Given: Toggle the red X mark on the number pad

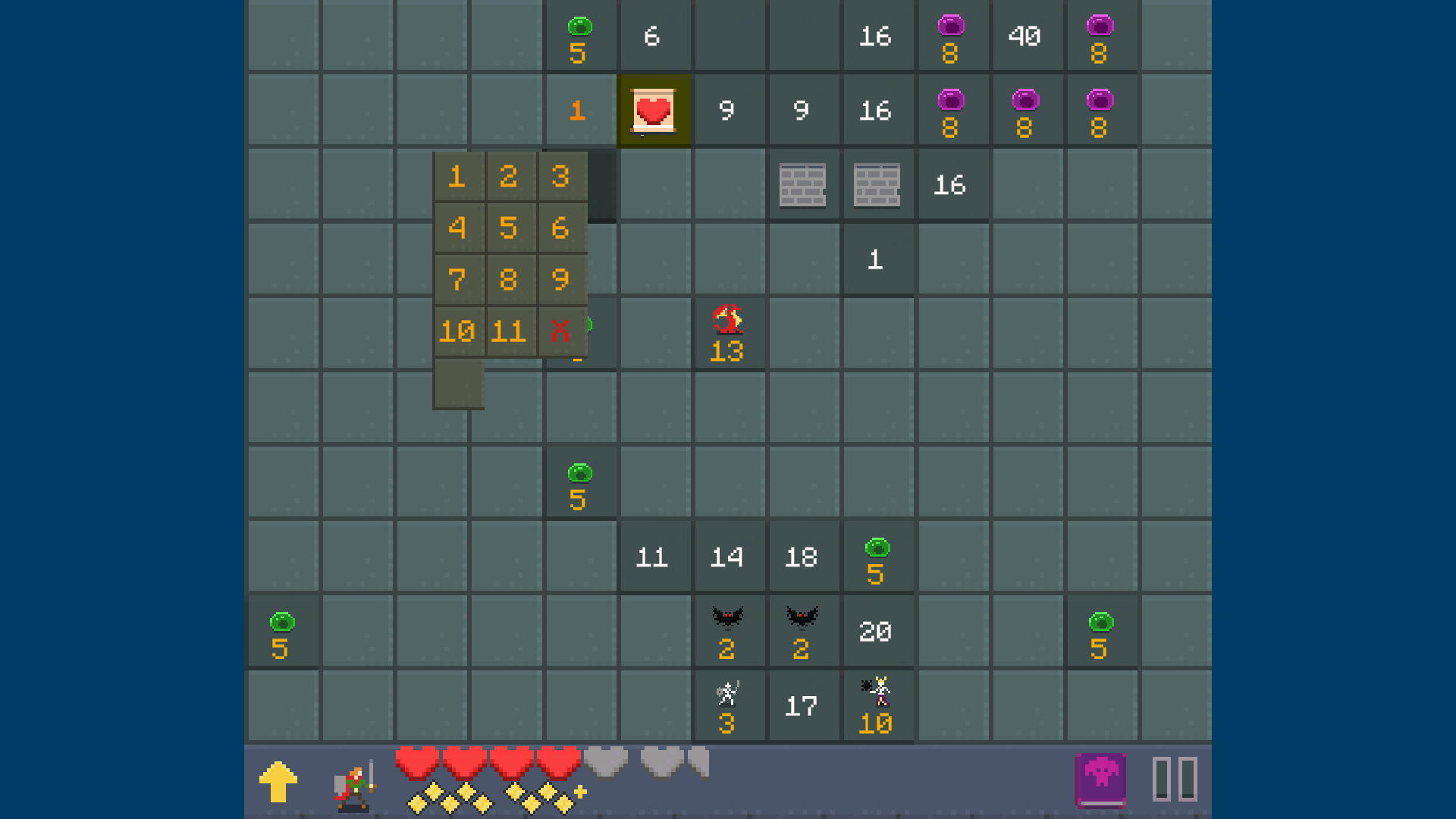Looking at the screenshot, I should [x=560, y=330].
